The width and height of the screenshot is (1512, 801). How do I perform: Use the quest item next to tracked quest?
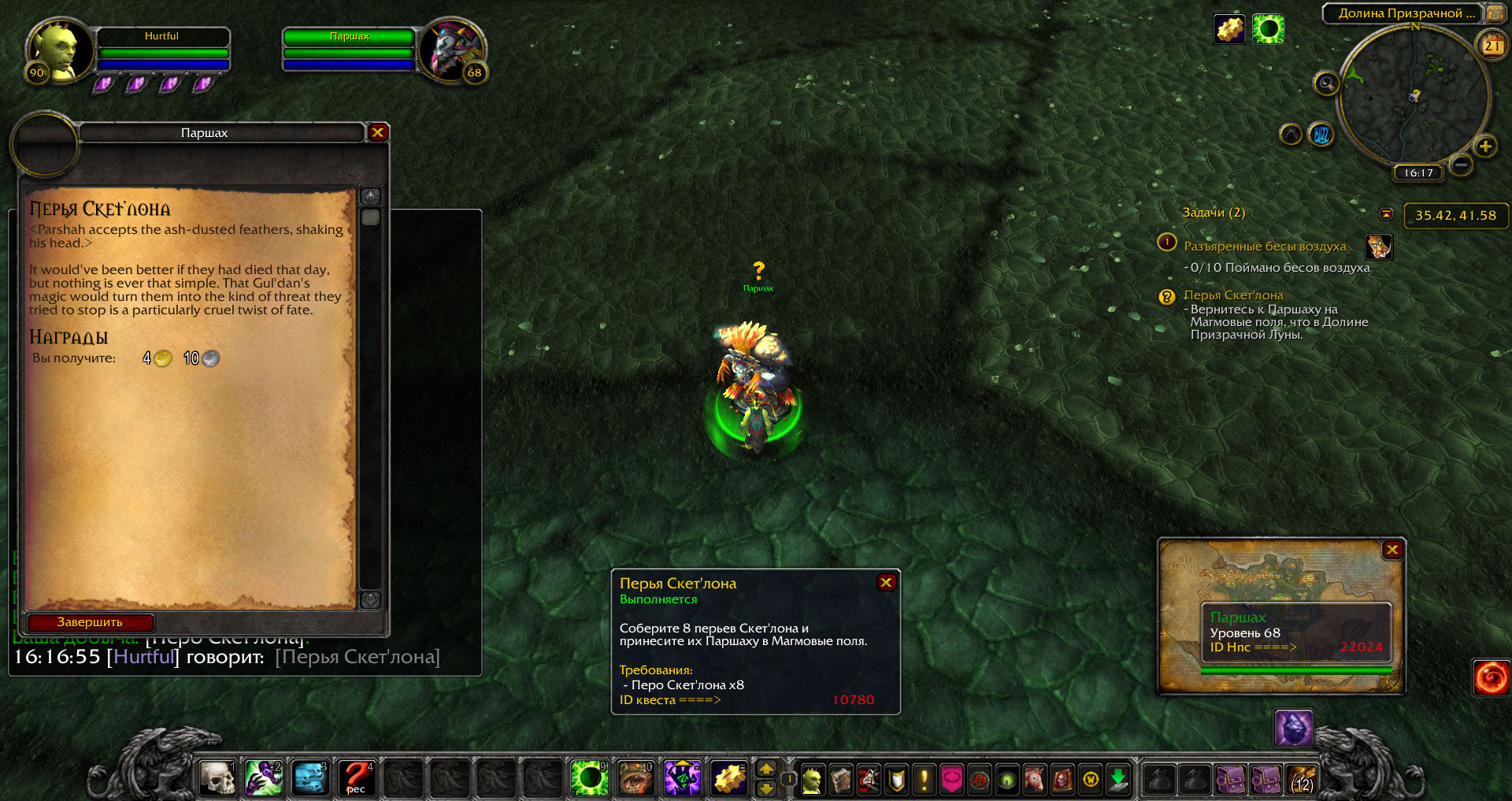click(x=1379, y=247)
